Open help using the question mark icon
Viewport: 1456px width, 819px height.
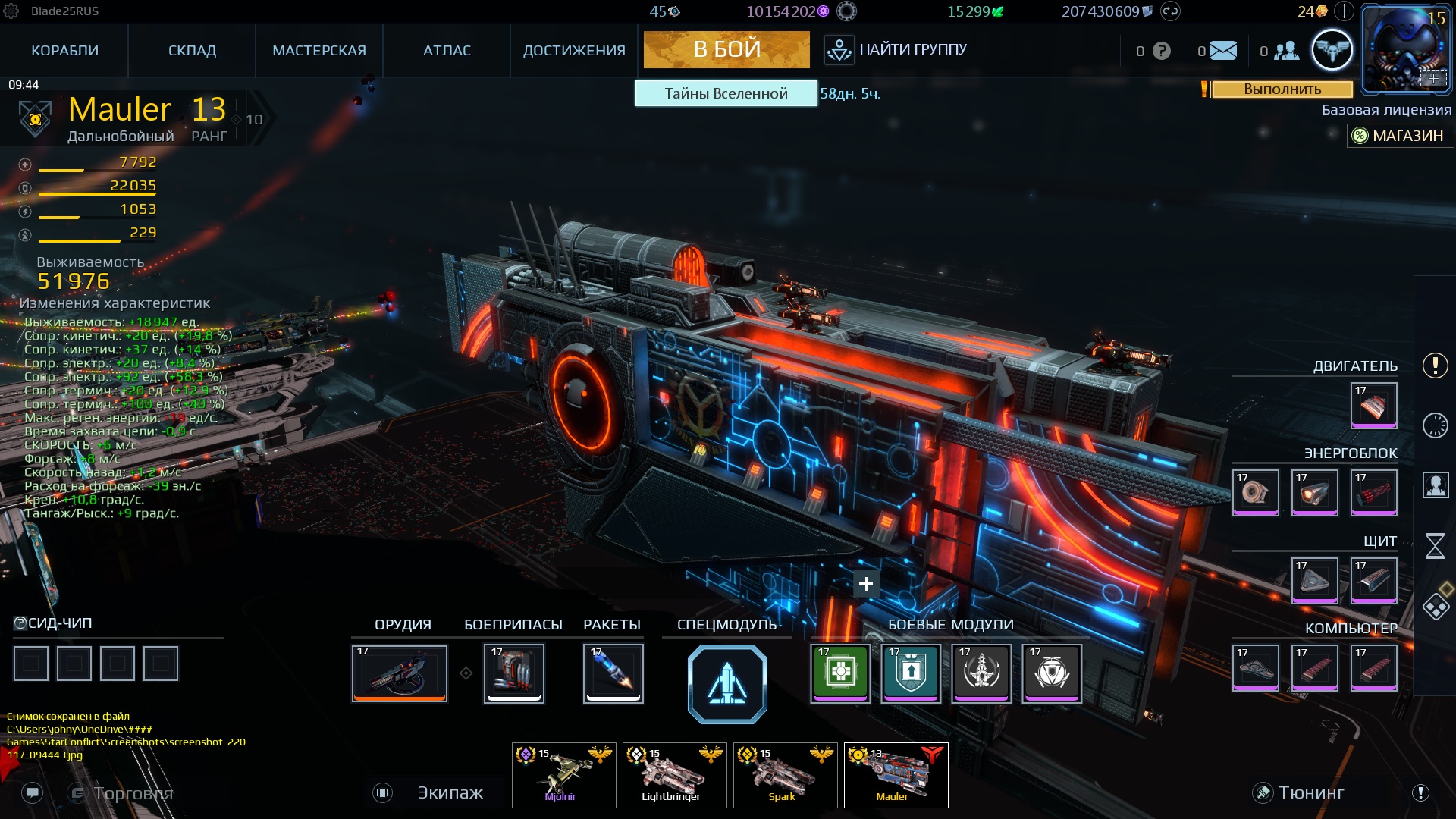(1160, 50)
